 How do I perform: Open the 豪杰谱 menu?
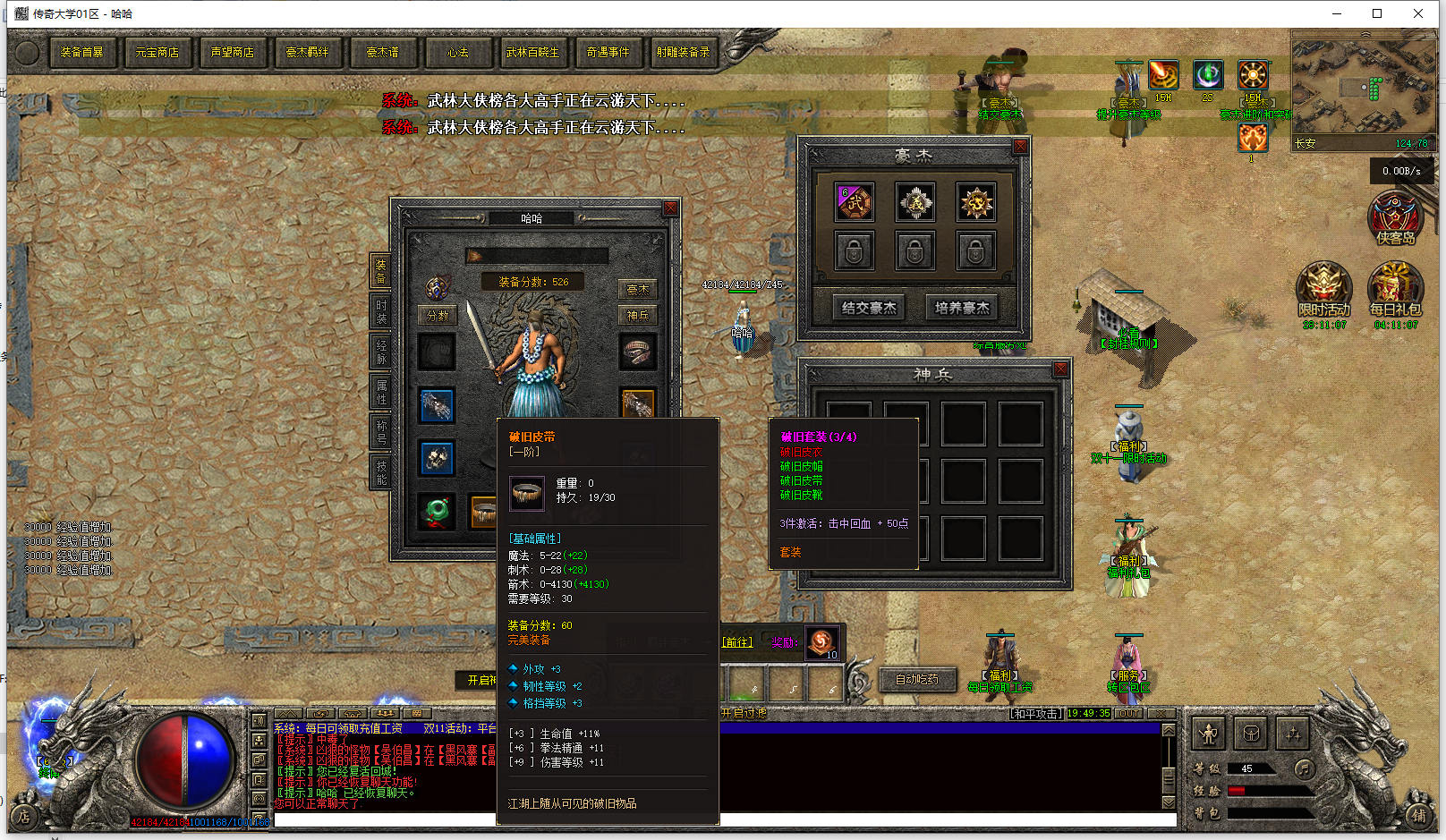pyautogui.click(x=382, y=53)
